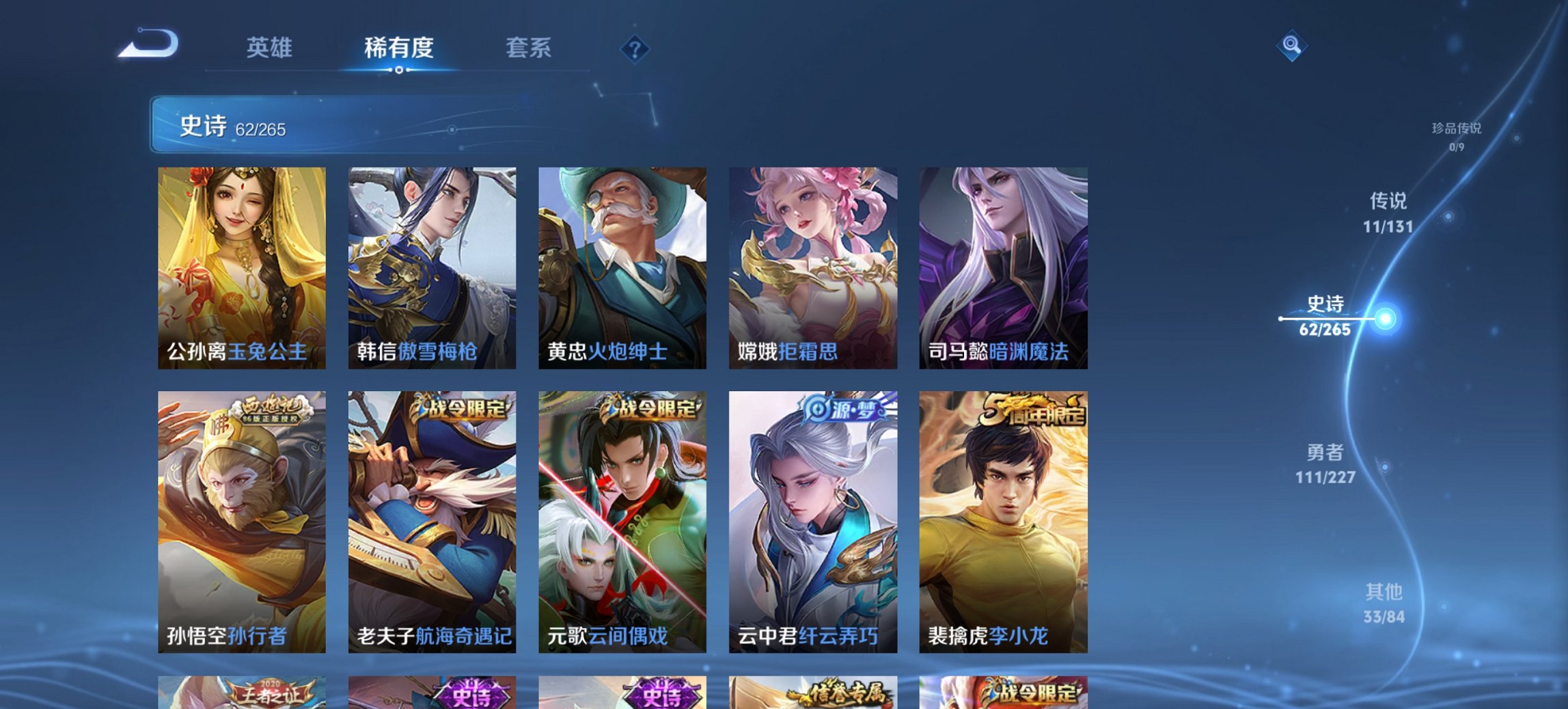The image size is (1568, 709).
Task: Click the question mark help icon
Action: (635, 48)
